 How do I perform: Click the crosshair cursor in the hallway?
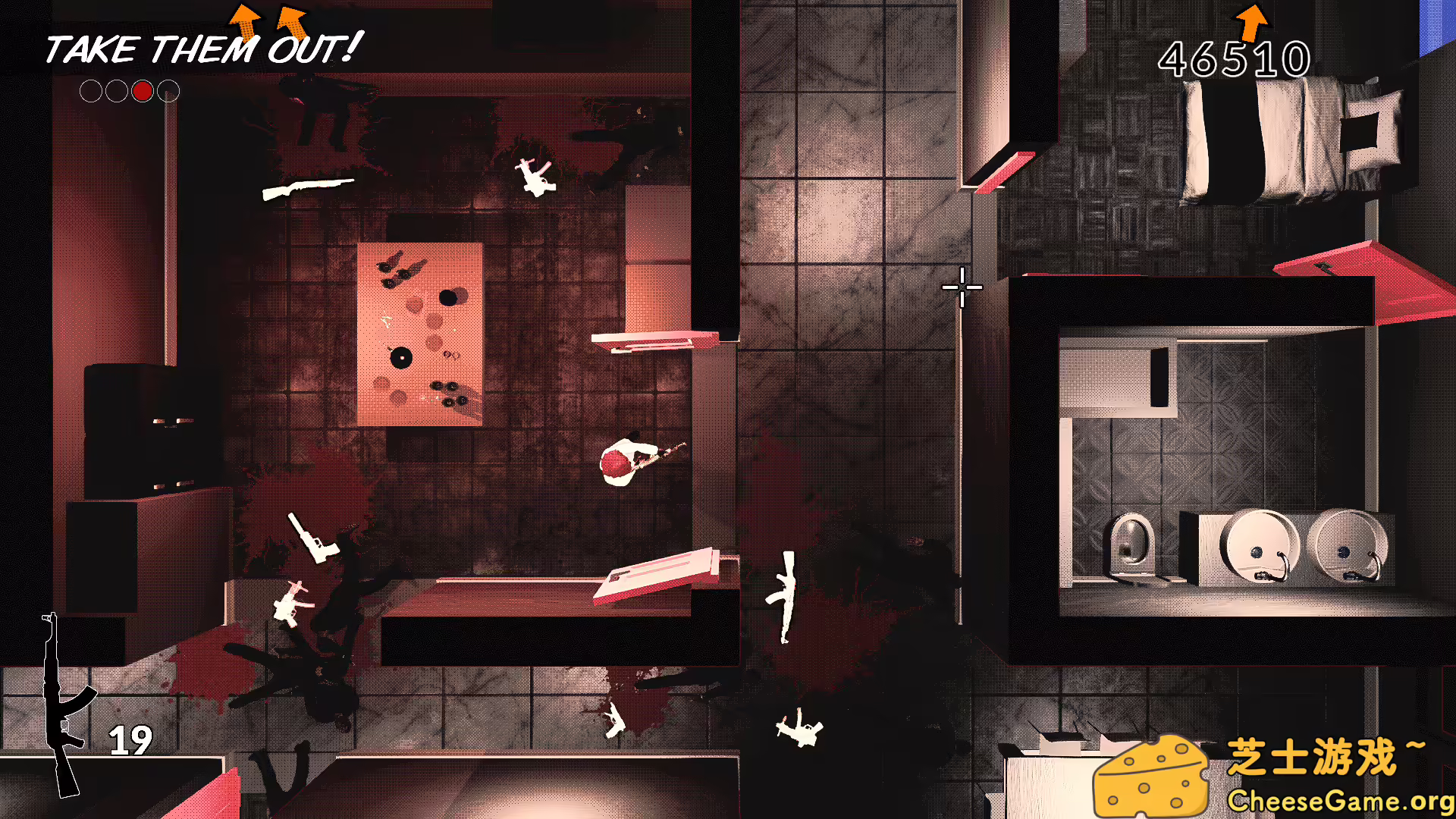(962, 288)
